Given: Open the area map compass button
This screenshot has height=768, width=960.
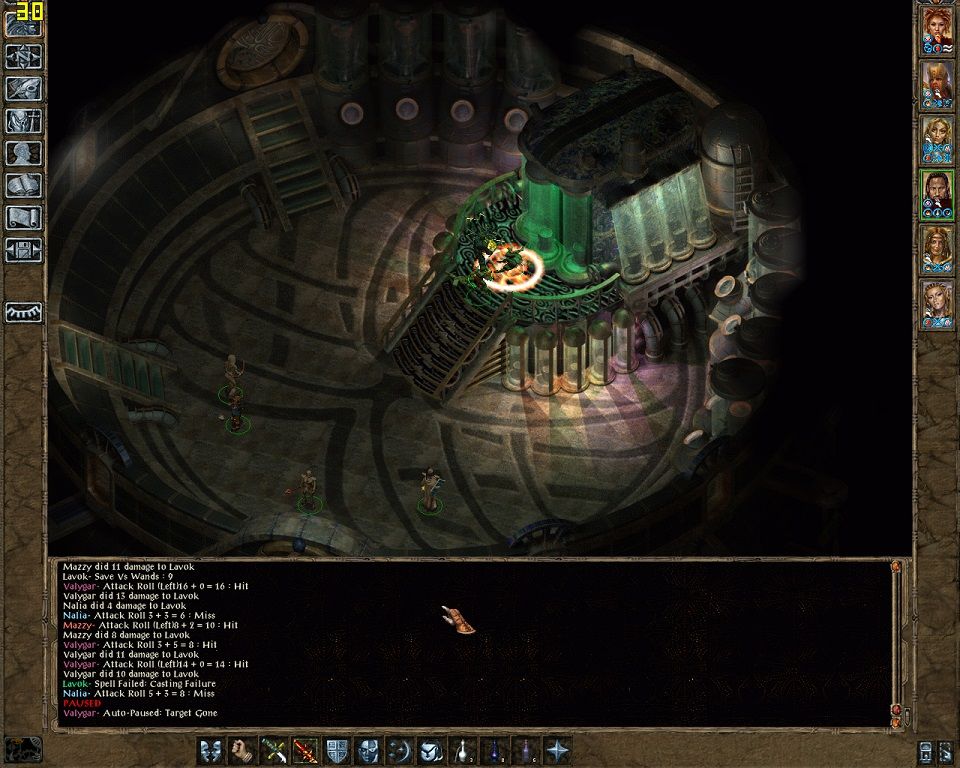Looking at the screenshot, I should click(x=23, y=57).
